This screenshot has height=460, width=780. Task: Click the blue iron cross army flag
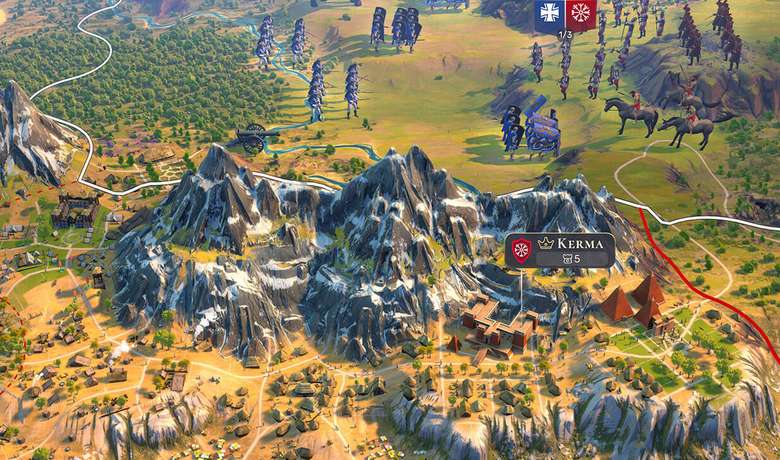pos(549,13)
